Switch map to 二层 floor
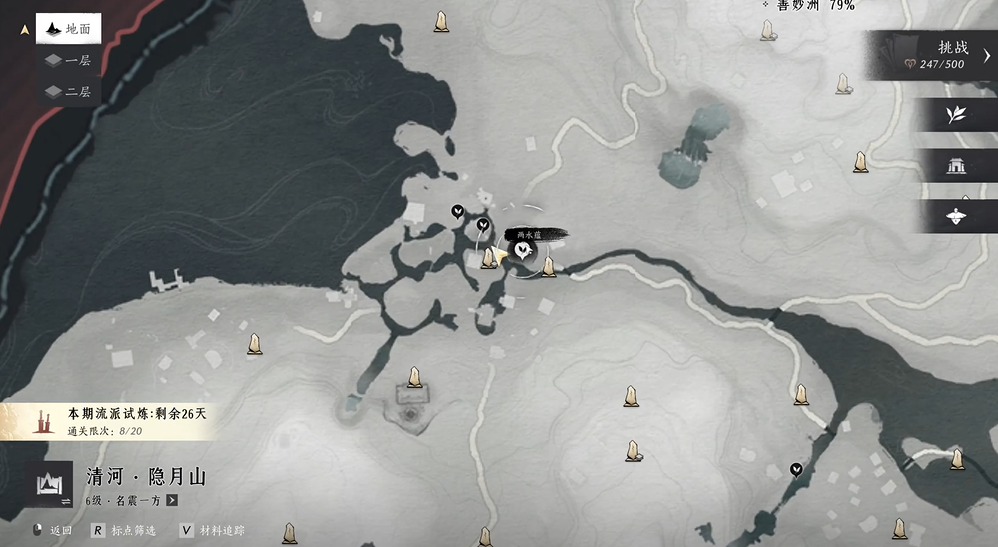Screen dimensions: 998x547 pyautogui.click(x=68, y=91)
